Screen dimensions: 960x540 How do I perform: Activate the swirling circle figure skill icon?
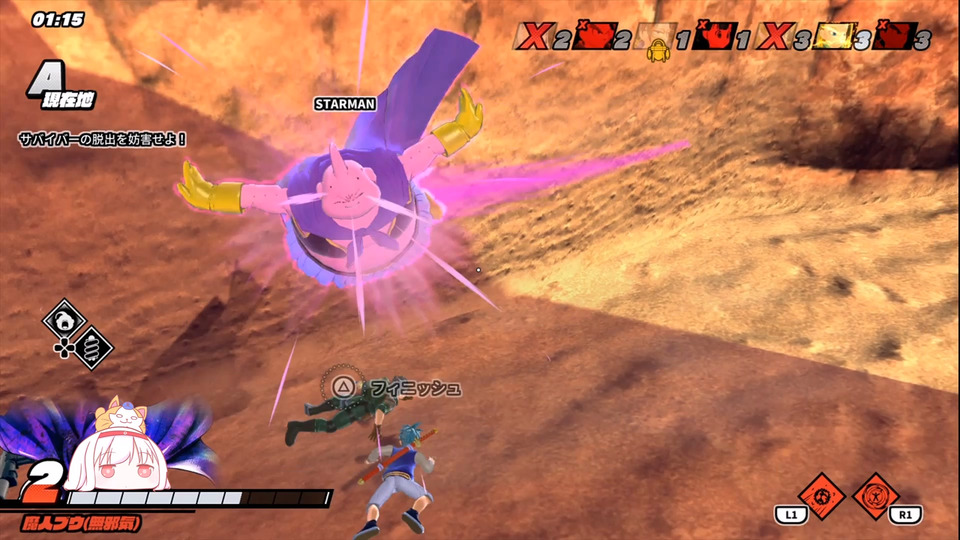(876, 495)
